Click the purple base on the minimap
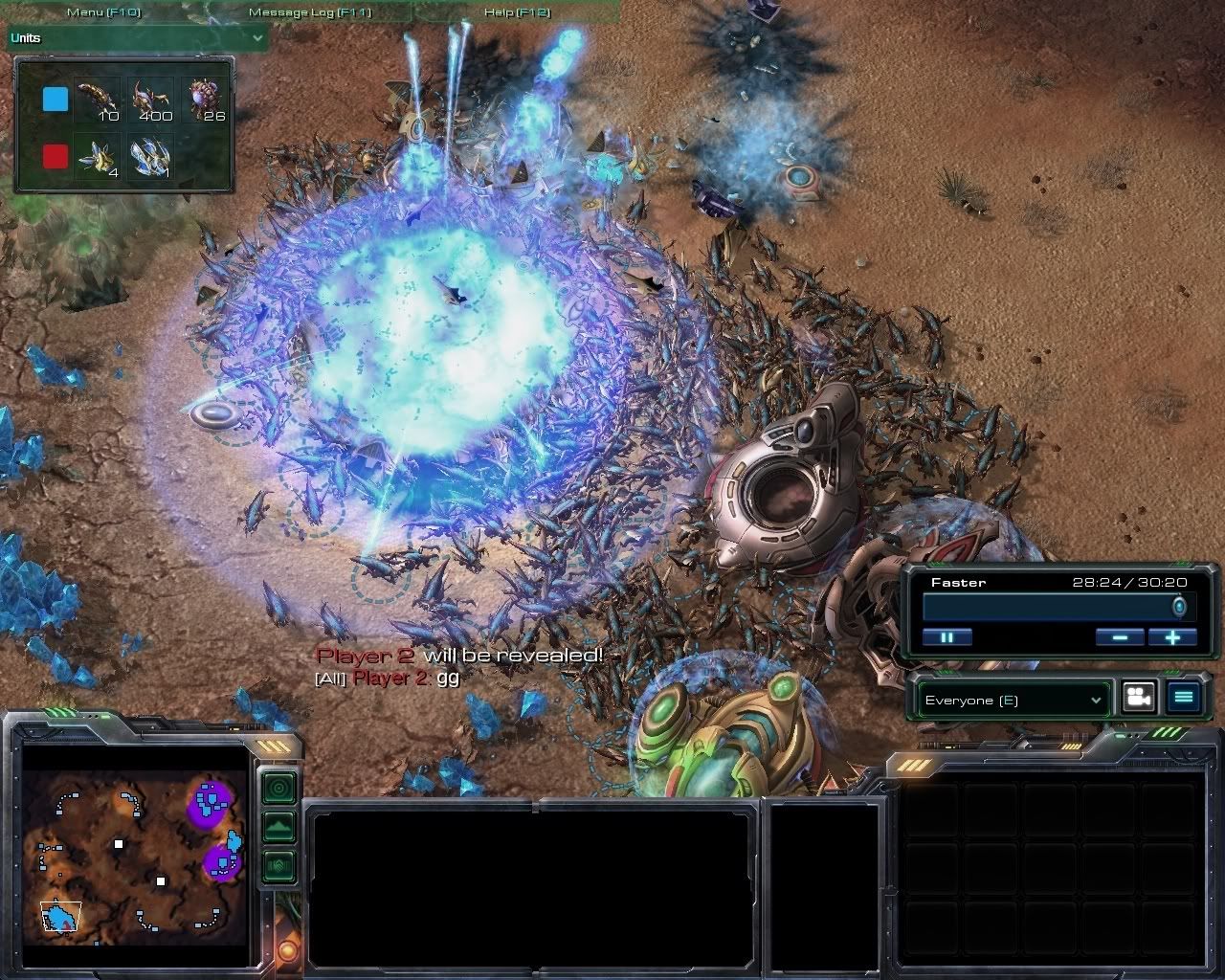The height and width of the screenshot is (980, 1225). pyautogui.click(x=212, y=800)
